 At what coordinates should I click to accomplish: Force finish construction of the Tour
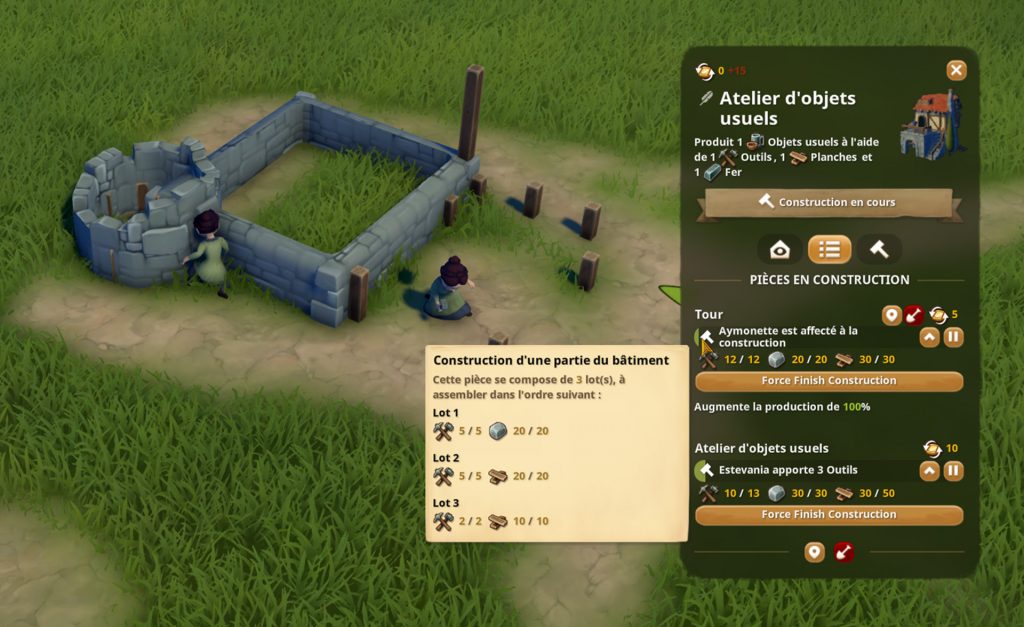pyautogui.click(x=828, y=381)
